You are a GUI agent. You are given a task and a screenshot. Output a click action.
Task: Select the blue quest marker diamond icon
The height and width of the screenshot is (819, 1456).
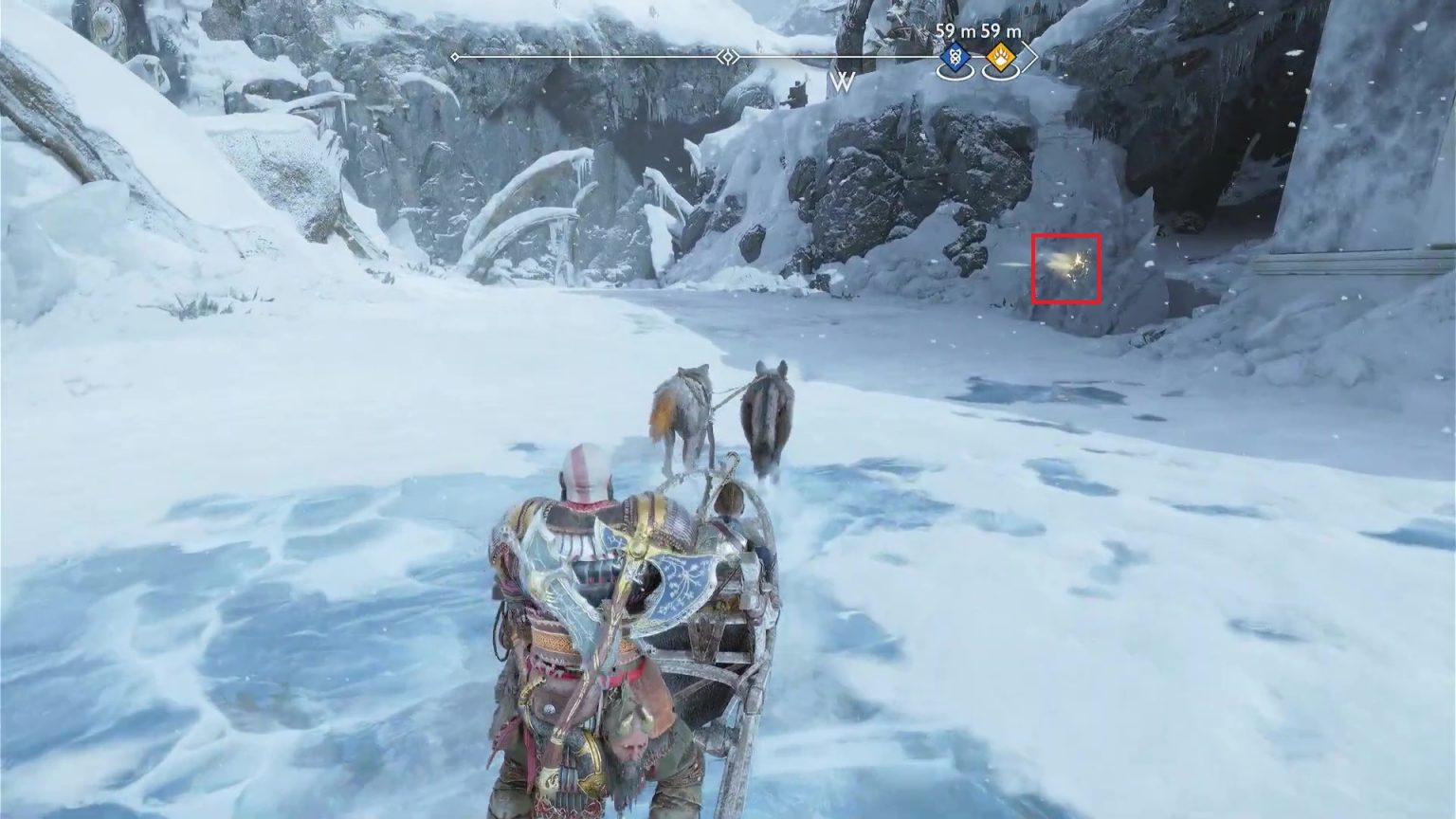pos(954,58)
